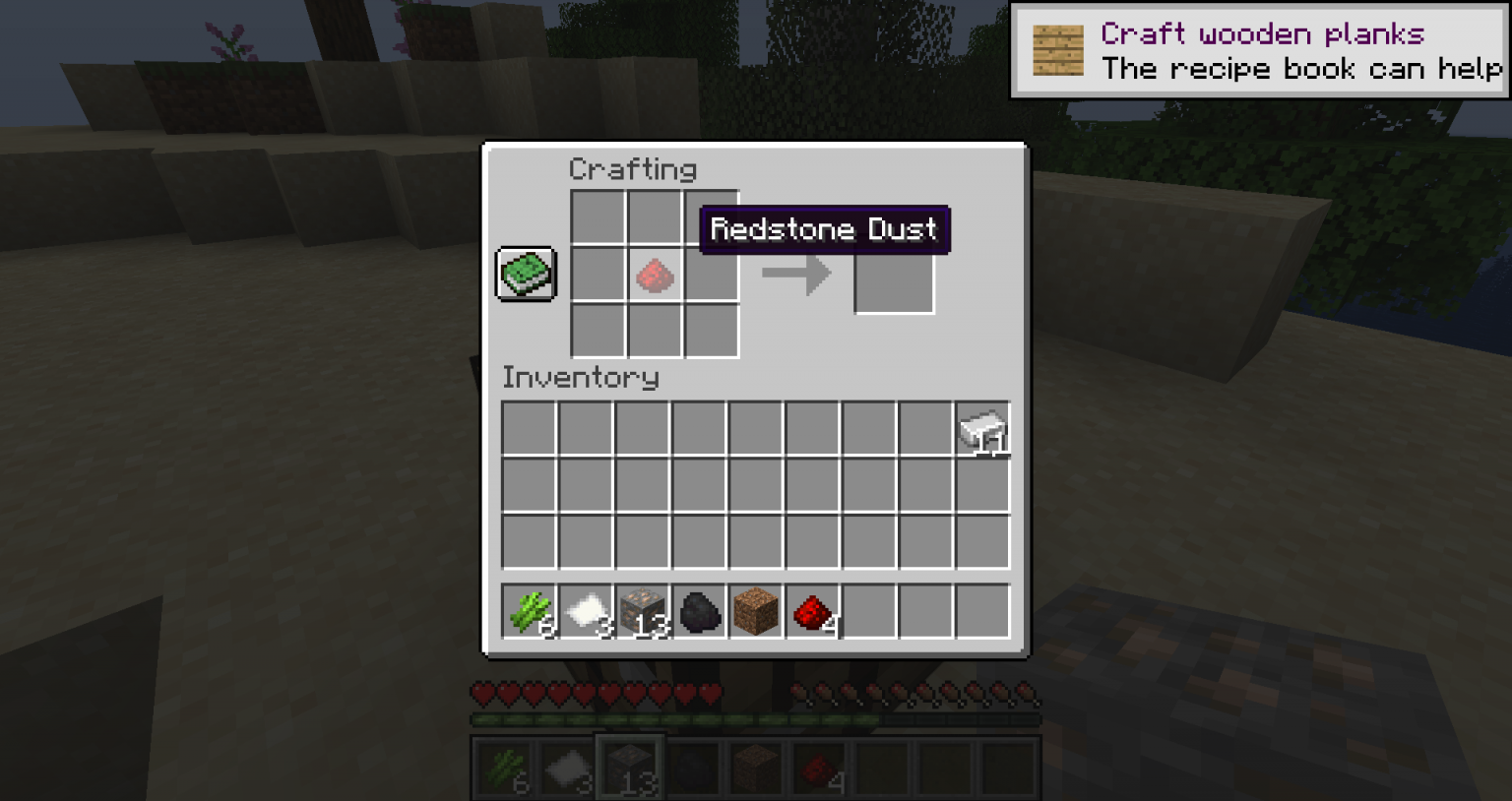Click the Redstone Dust tooltip label
The height and width of the screenshot is (801, 1512).
(x=825, y=229)
